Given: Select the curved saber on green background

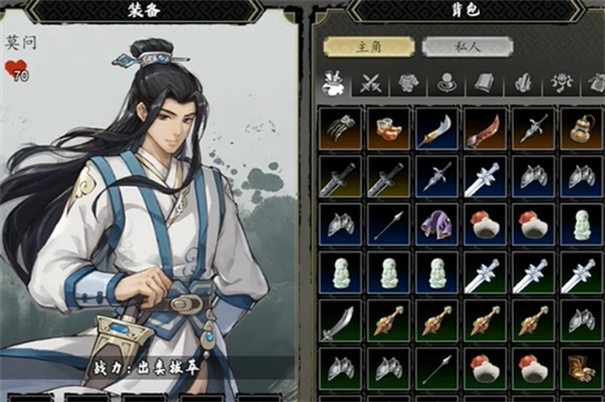Looking at the screenshot, I should (341, 320).
